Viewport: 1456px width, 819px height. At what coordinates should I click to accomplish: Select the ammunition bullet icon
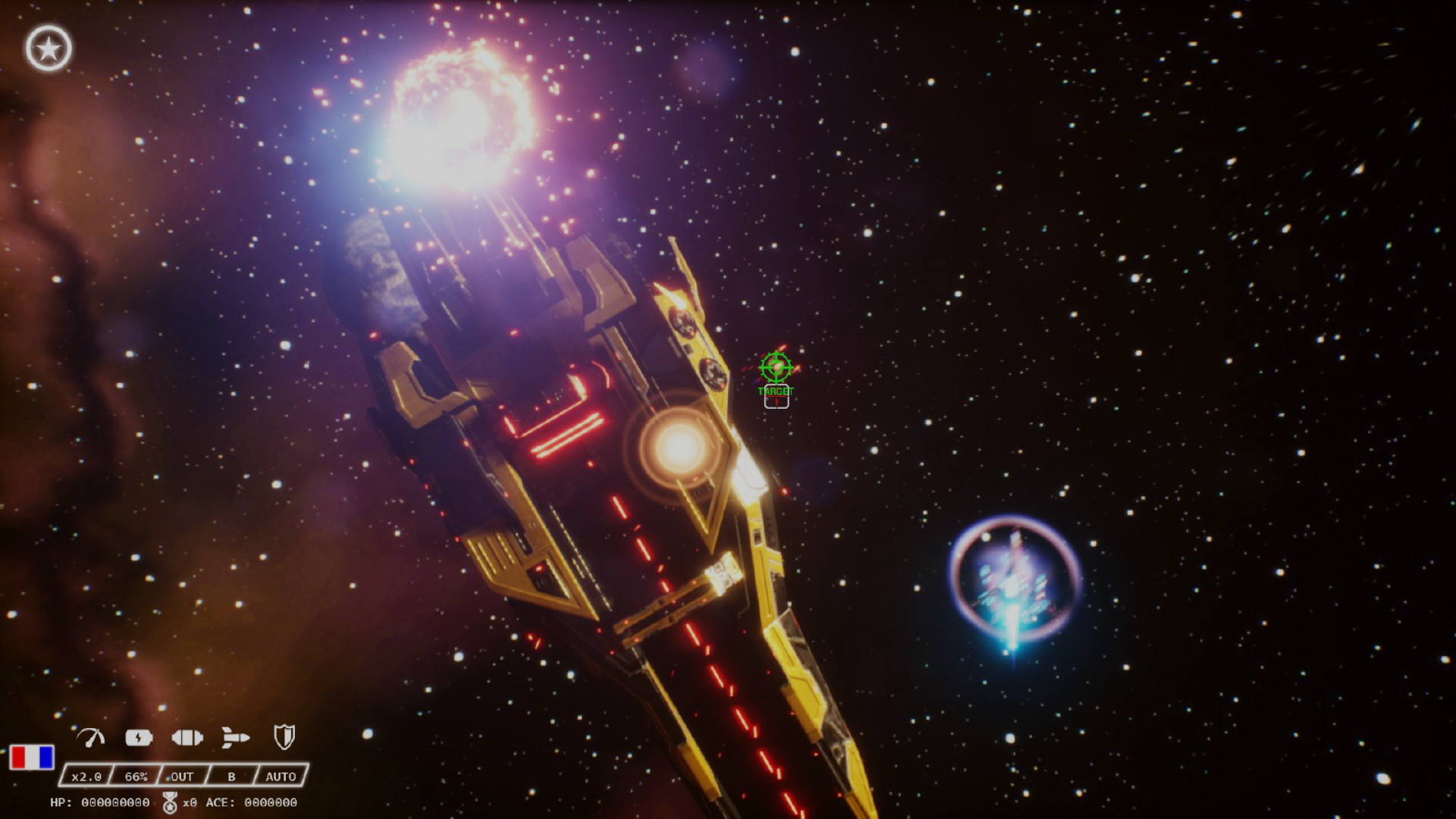point(188,736)
